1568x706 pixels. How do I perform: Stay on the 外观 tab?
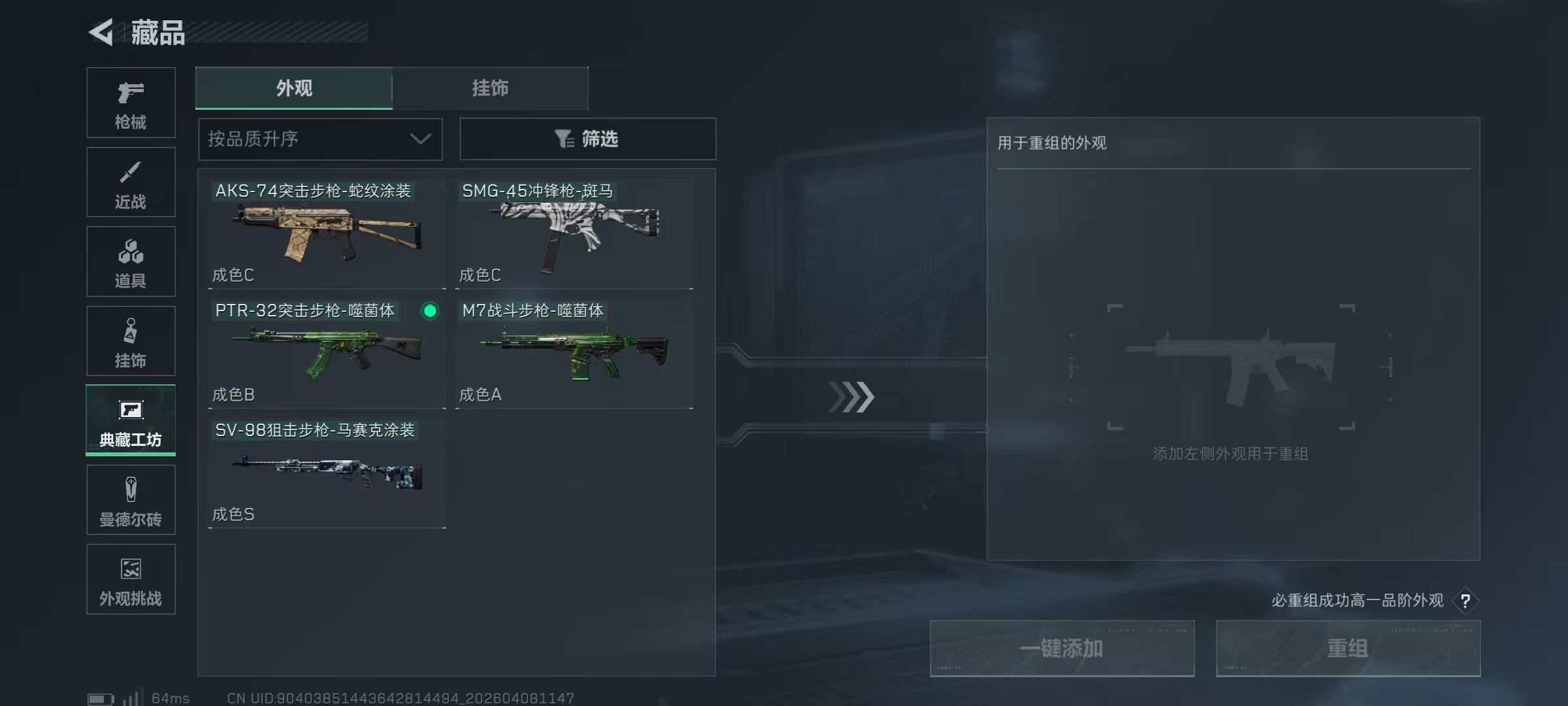click(x=293, y=88)
